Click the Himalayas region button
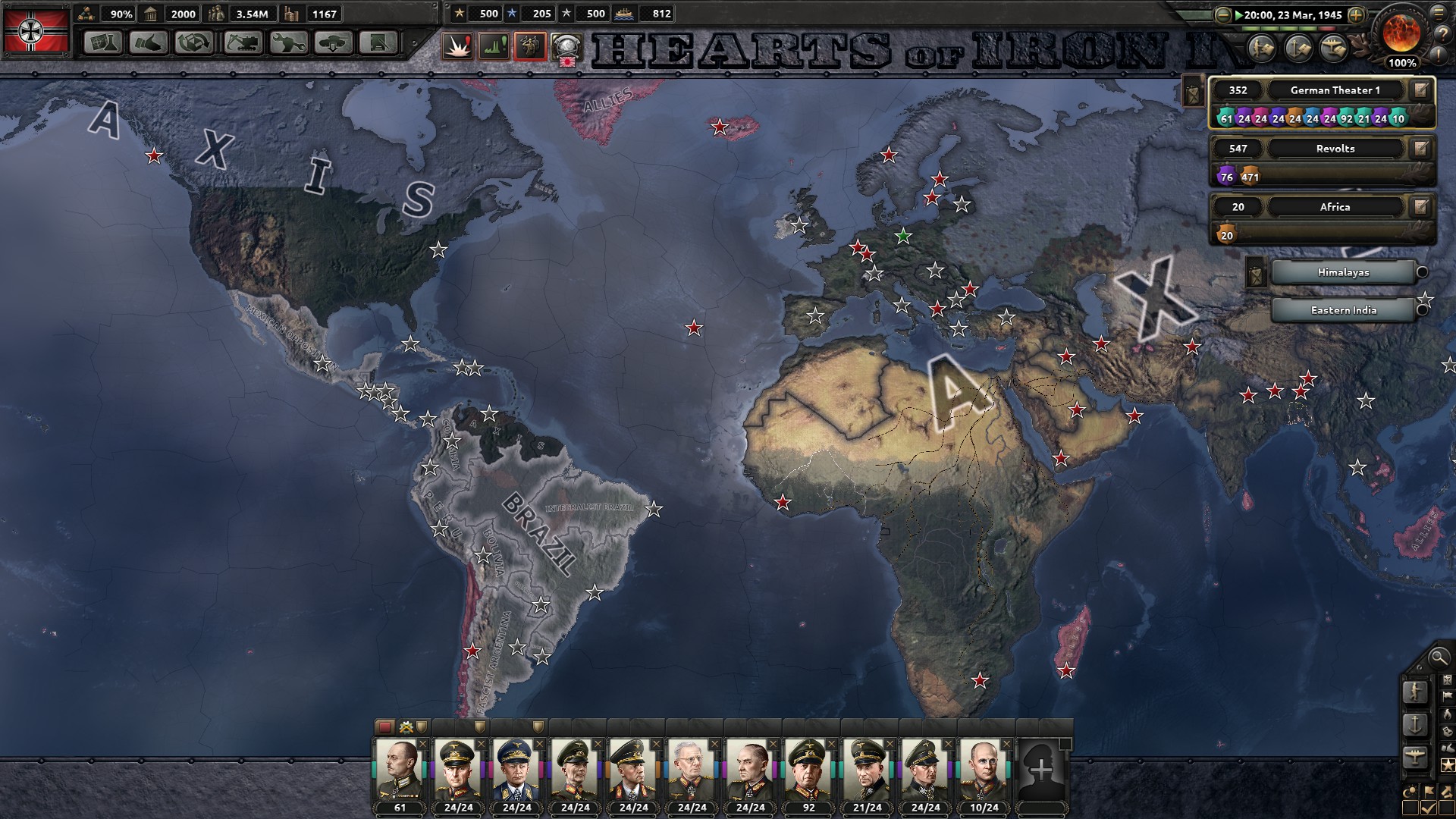This screenshot has width=1456, height=819. click(1343, 272)
